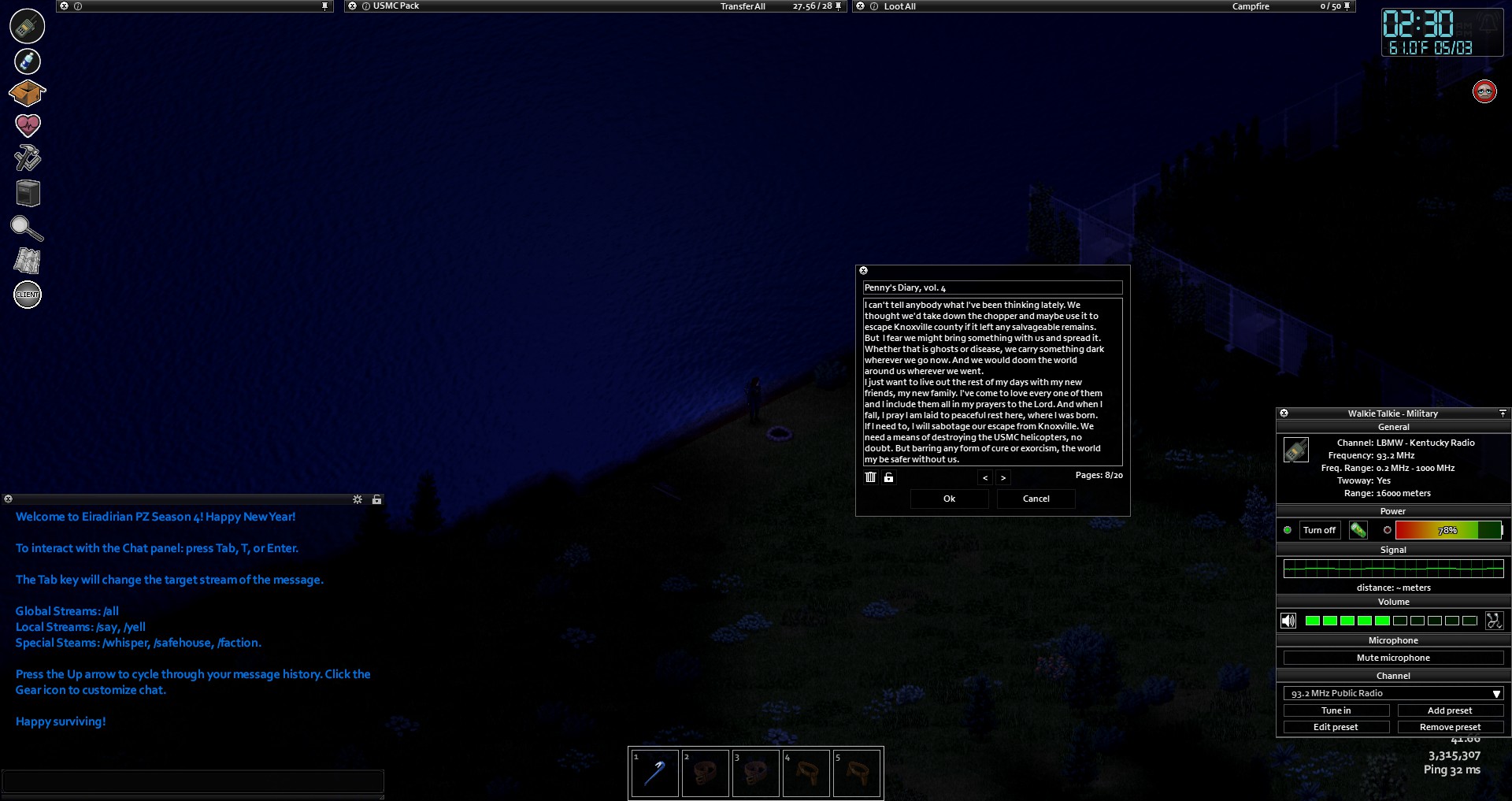Tune in to the selected channel
1512x801 pixels.
(1336, 710)
